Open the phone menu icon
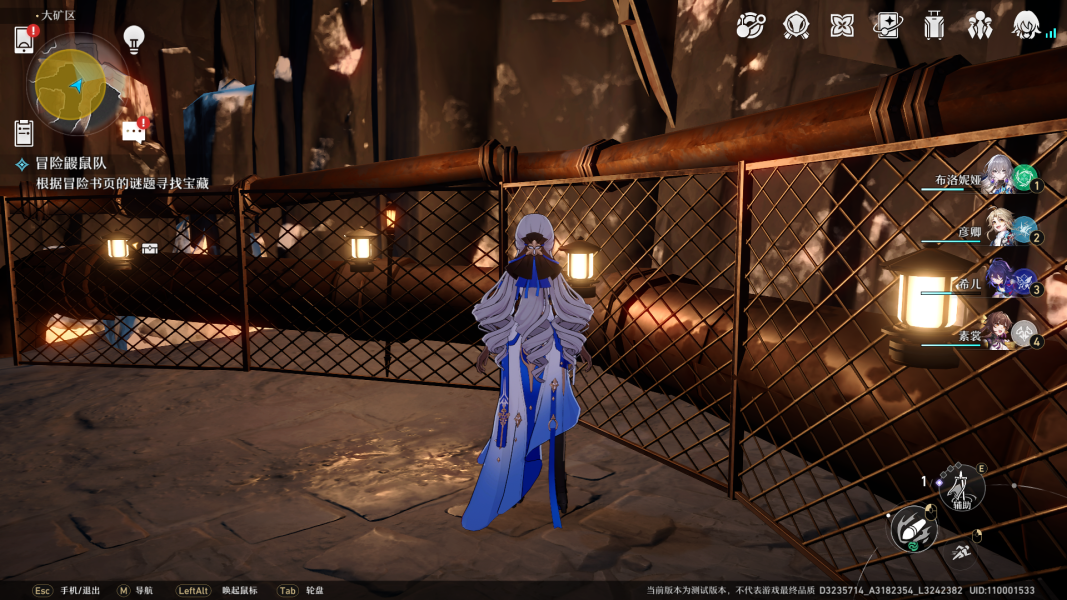The height and width of the screenshot is (600, 1067). point(25,40)
